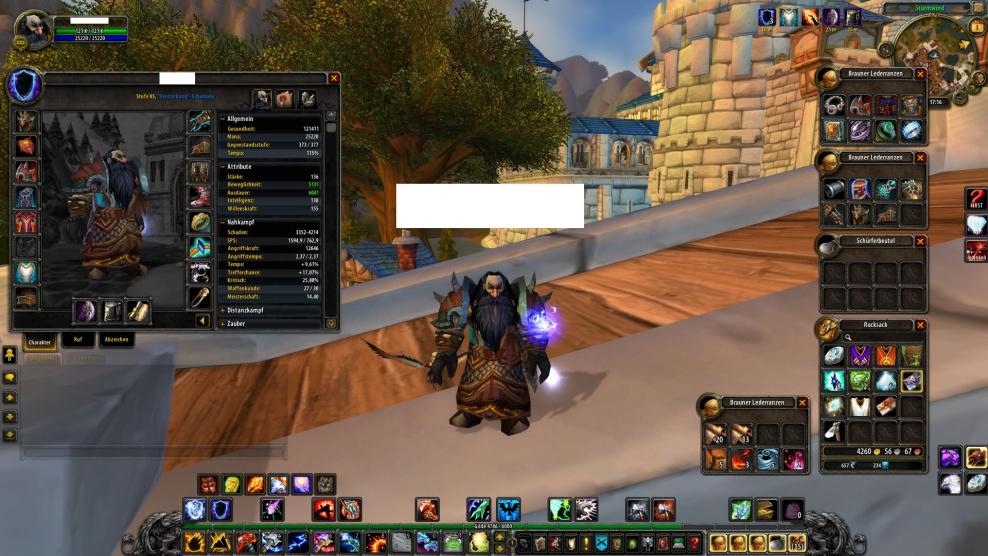This screenshot has width=988, height=556.
Task: Close the character info window
Action: tap(334, 78)
